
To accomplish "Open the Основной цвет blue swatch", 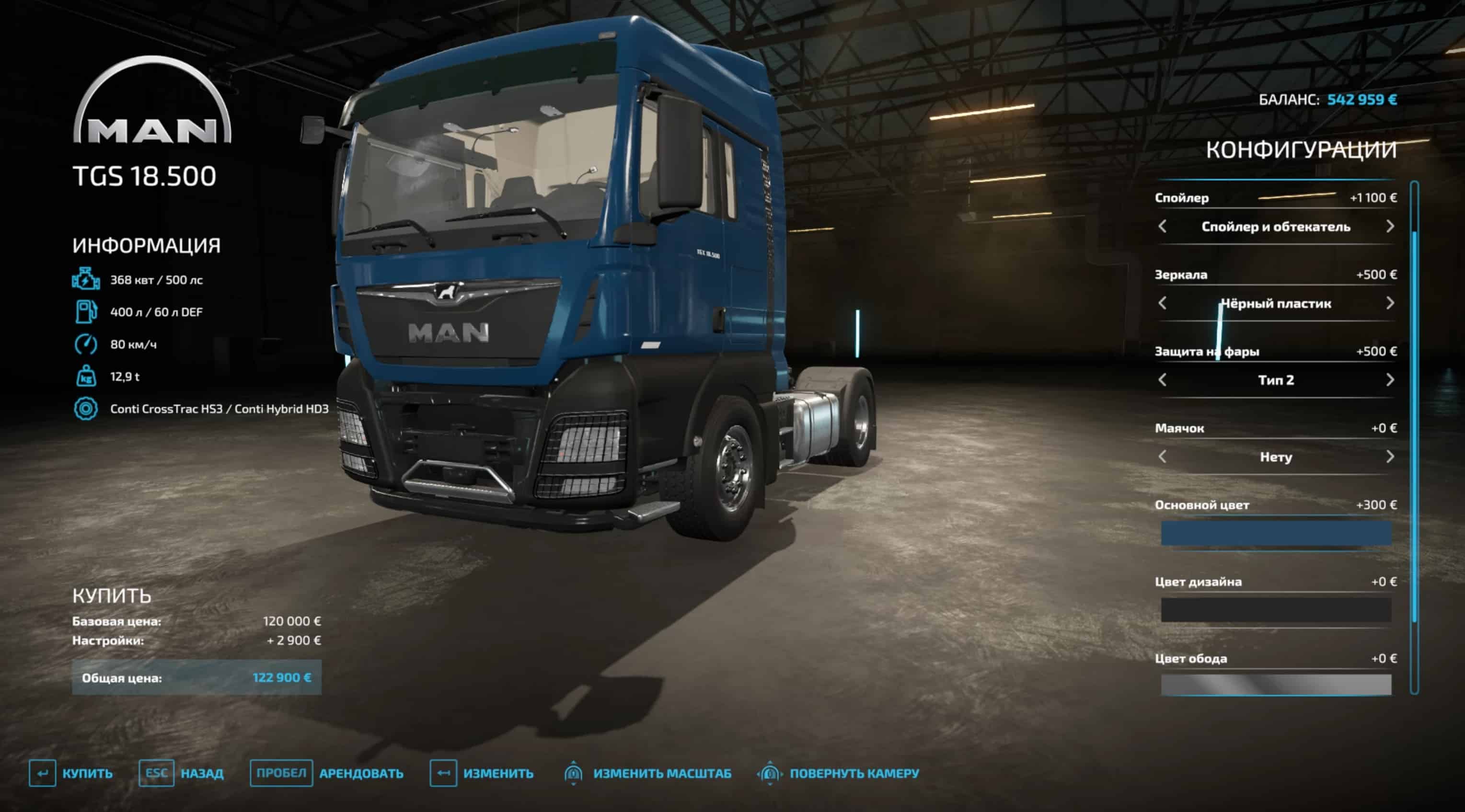I will (x=1276, y=533).
